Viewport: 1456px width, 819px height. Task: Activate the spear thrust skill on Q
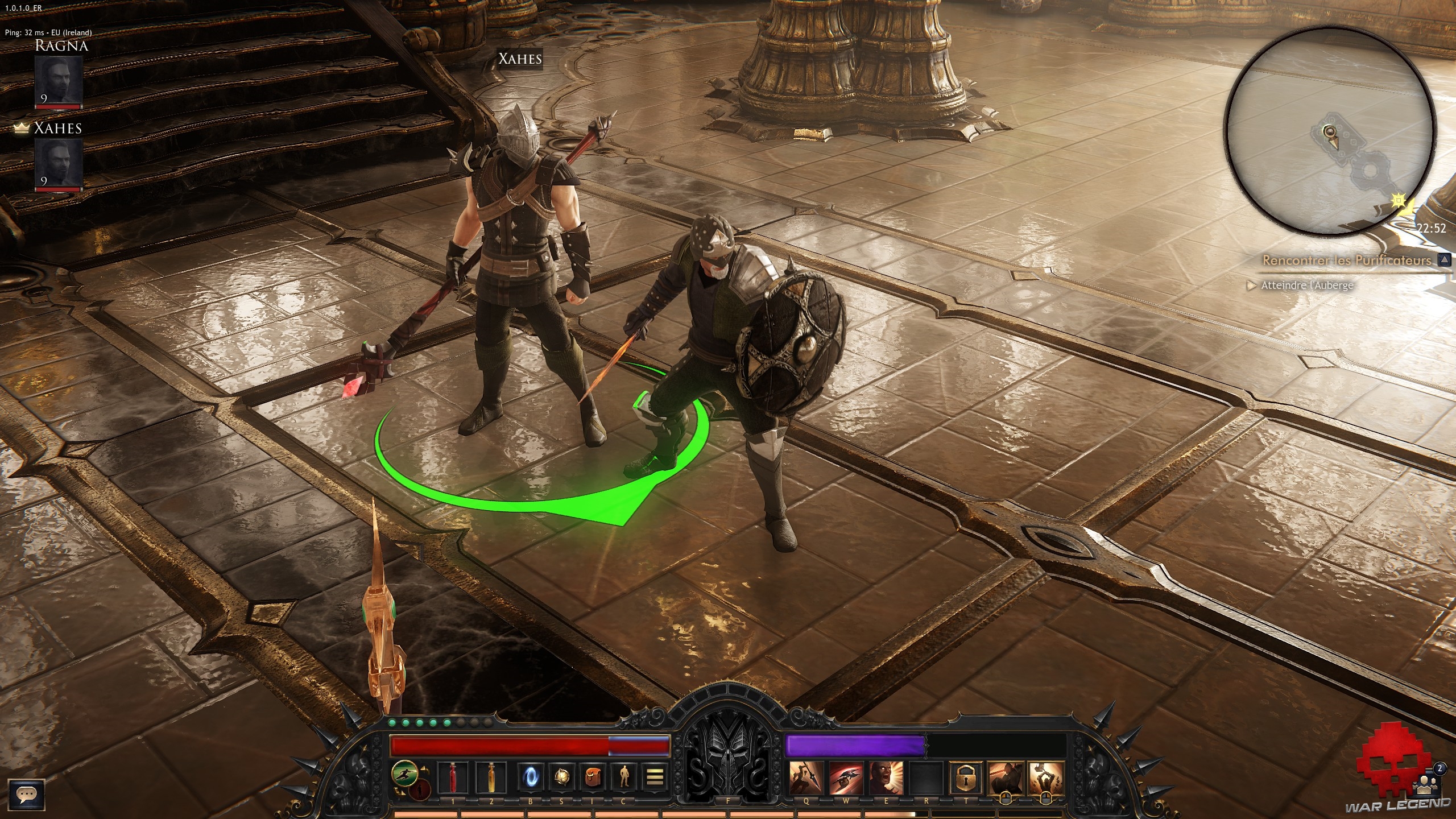point(806,778)
